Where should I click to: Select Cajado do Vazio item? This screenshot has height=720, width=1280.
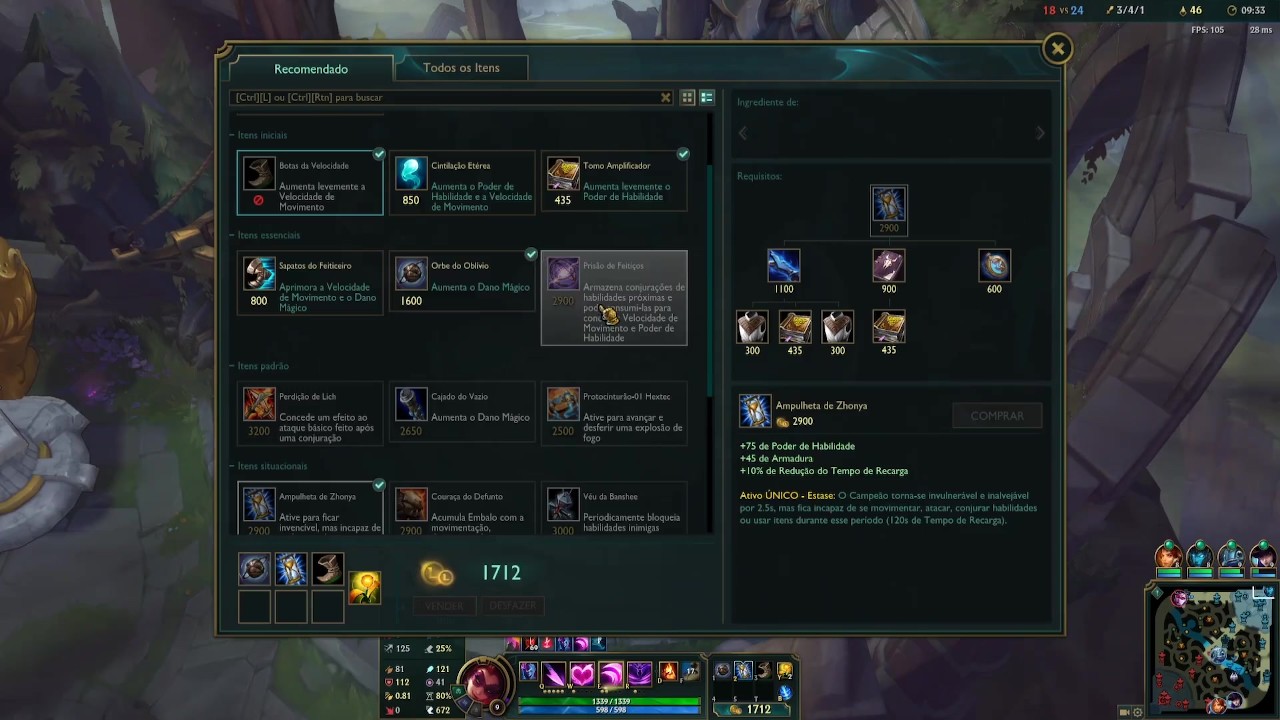[x=463, y=413]
